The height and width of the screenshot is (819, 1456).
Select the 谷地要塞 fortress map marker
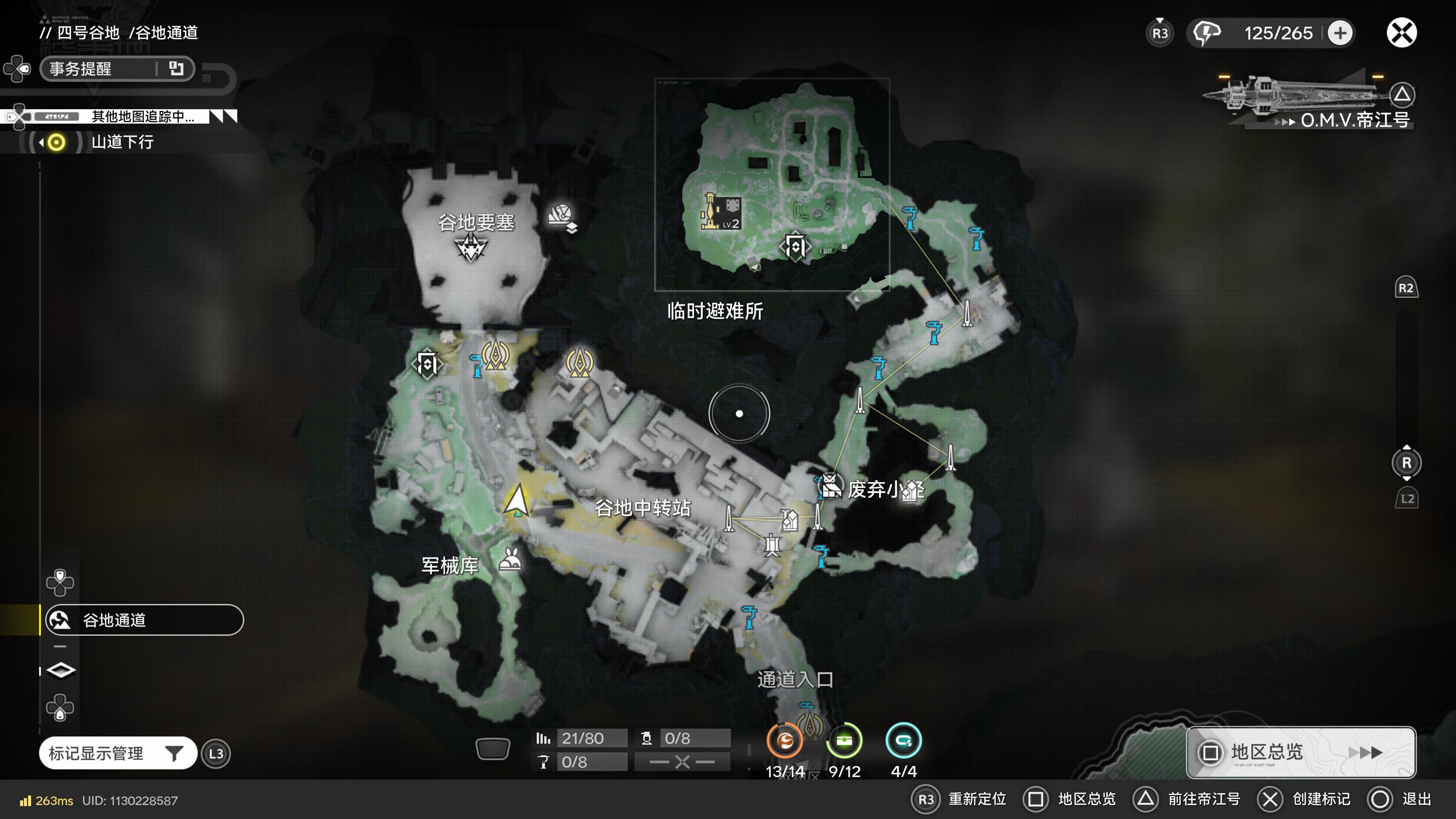click(471, 248)
